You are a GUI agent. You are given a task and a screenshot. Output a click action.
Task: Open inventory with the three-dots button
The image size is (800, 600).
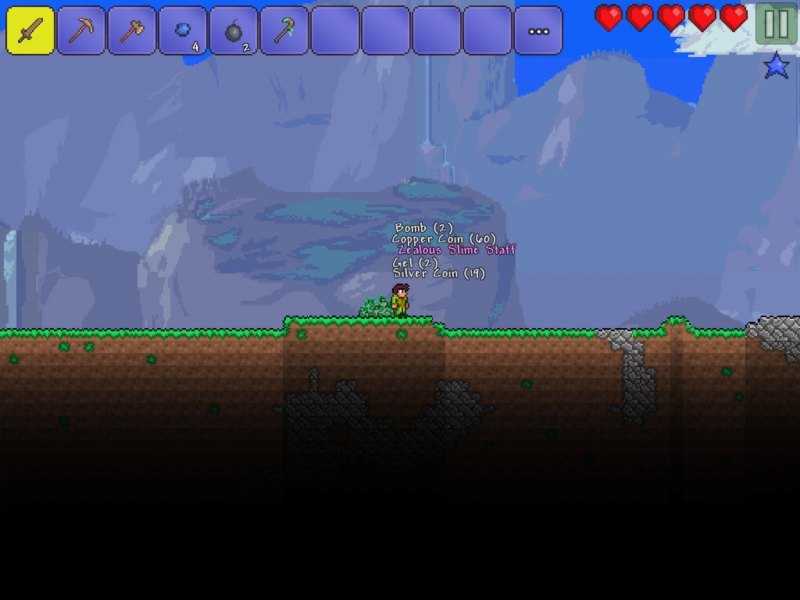click(538, 30)
